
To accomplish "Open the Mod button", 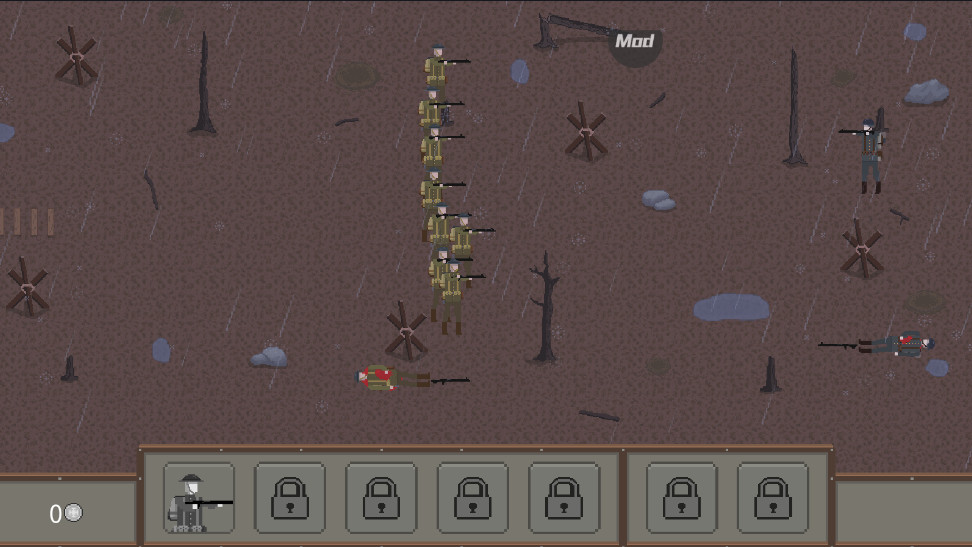I will pyautogui.click(x=635, y=43).
